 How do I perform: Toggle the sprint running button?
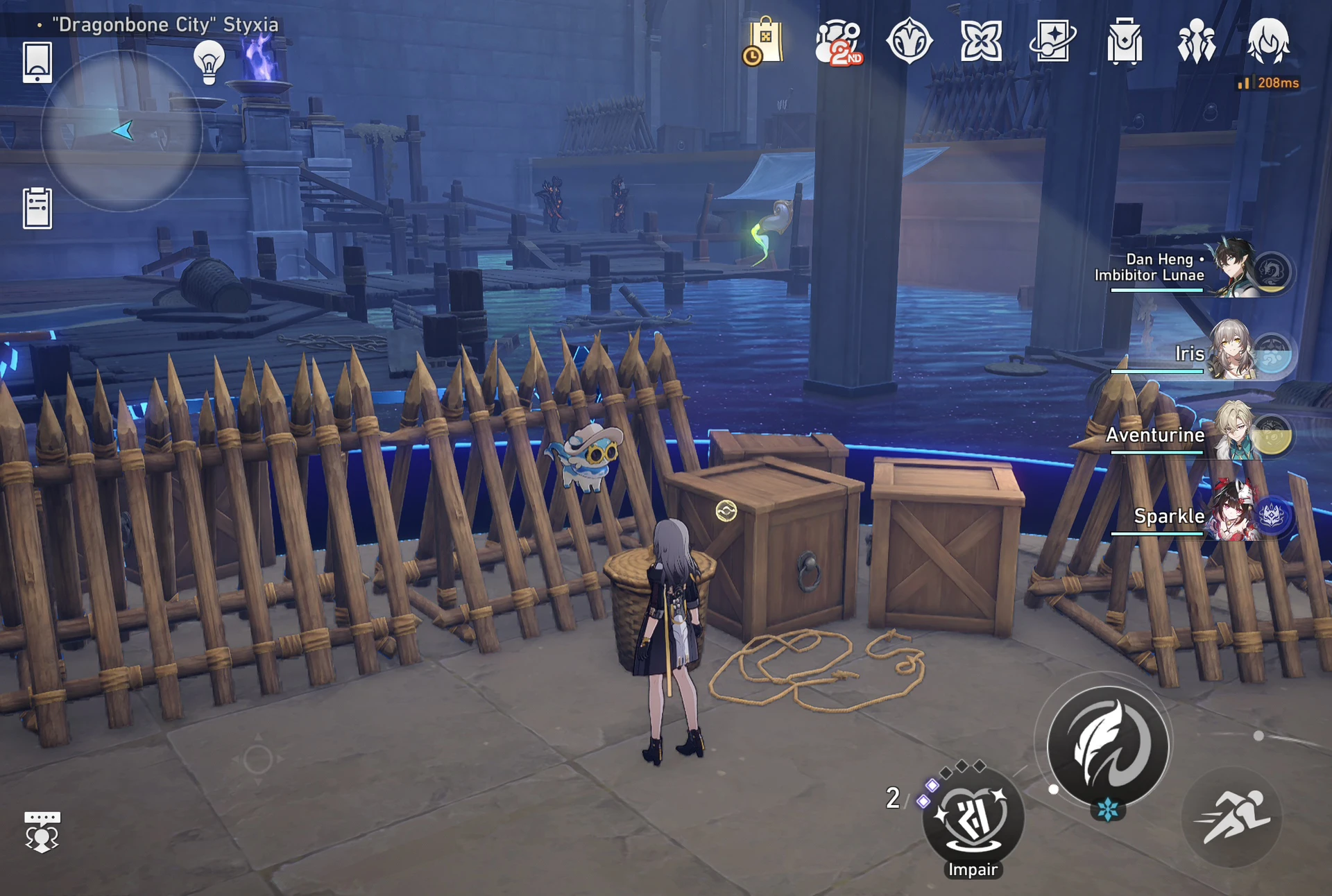coord(1232,817)
